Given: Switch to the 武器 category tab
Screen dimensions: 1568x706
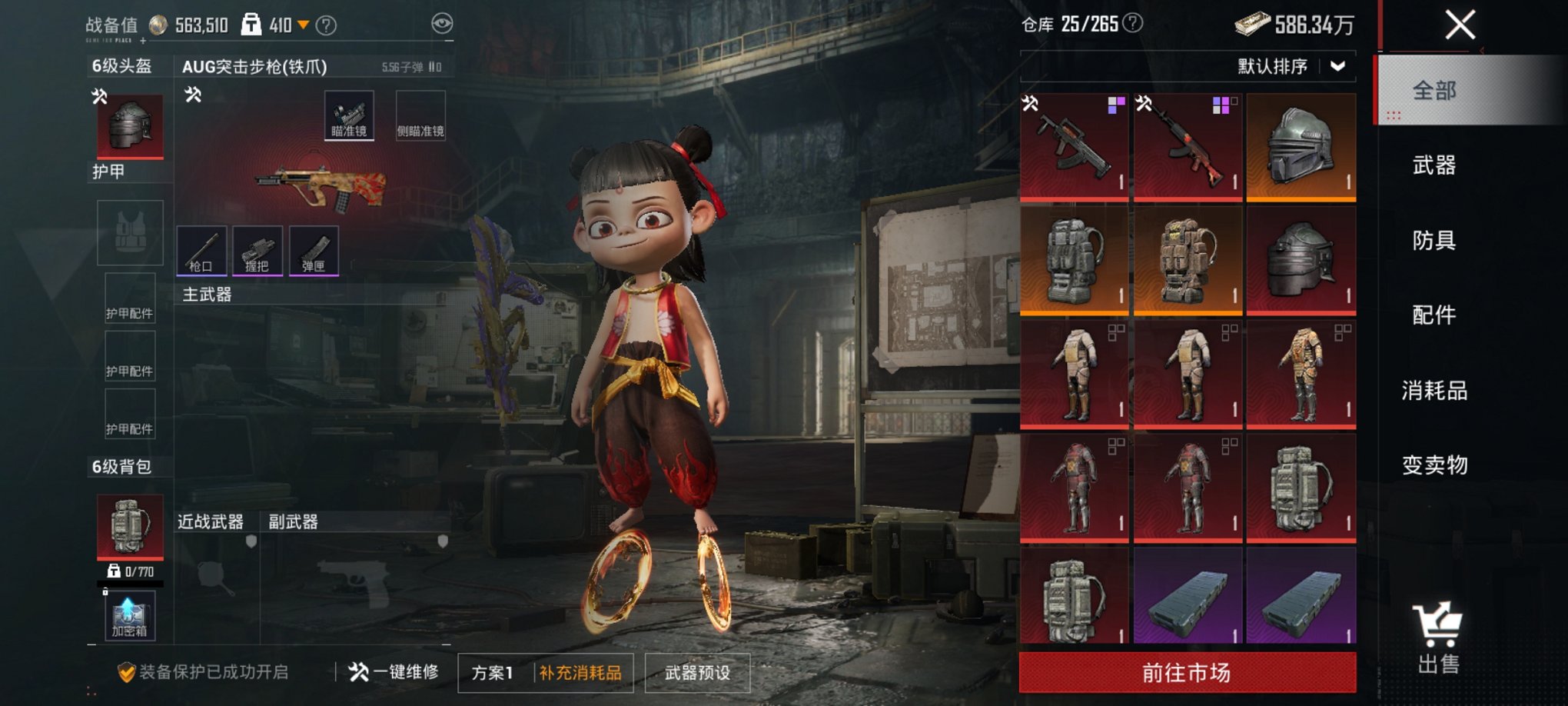Looking at the screenshot, I should pyautogui.click(x=1433, y=165).
